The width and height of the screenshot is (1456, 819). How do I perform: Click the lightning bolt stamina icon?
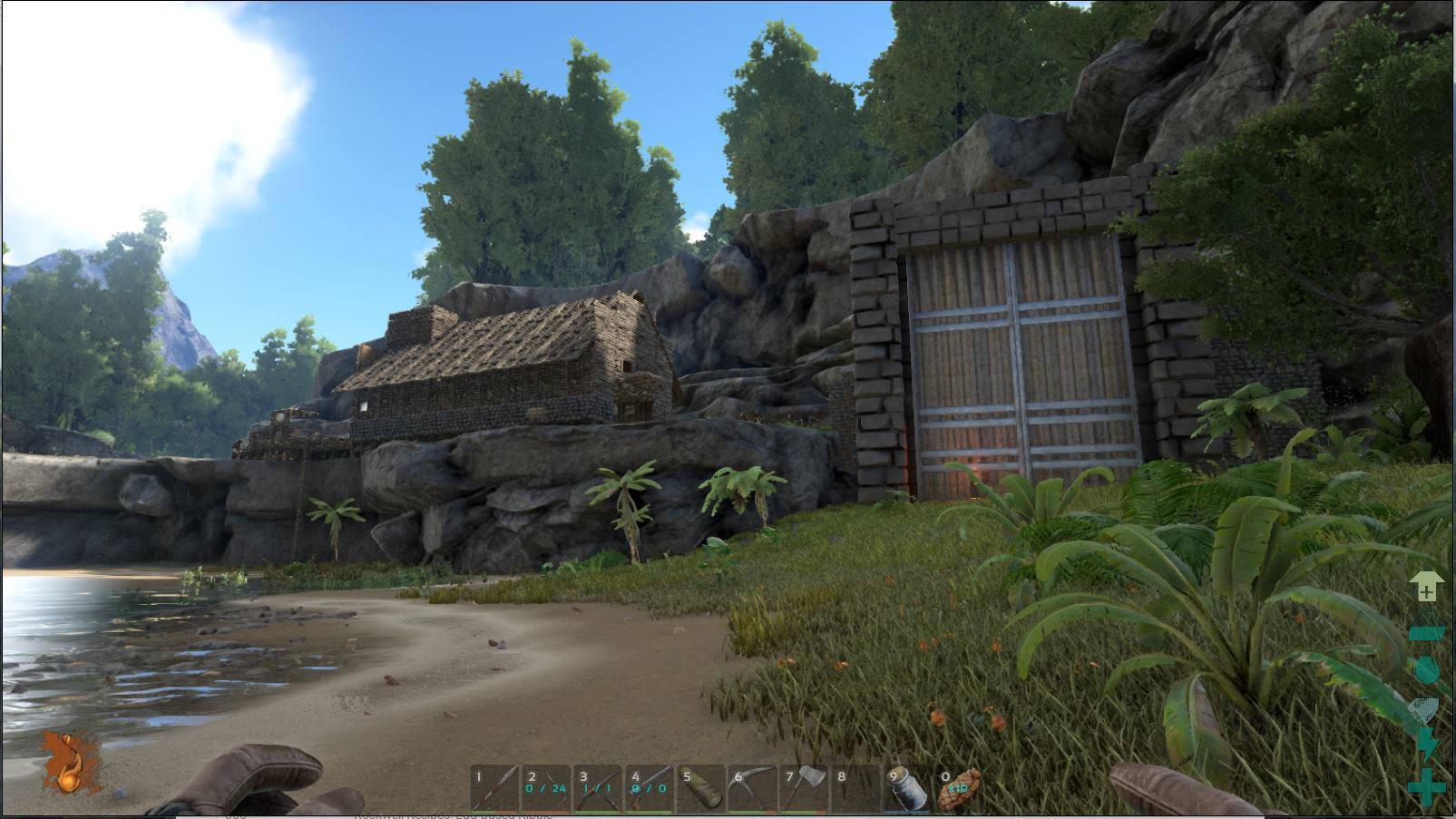[x=1426, y=746]
